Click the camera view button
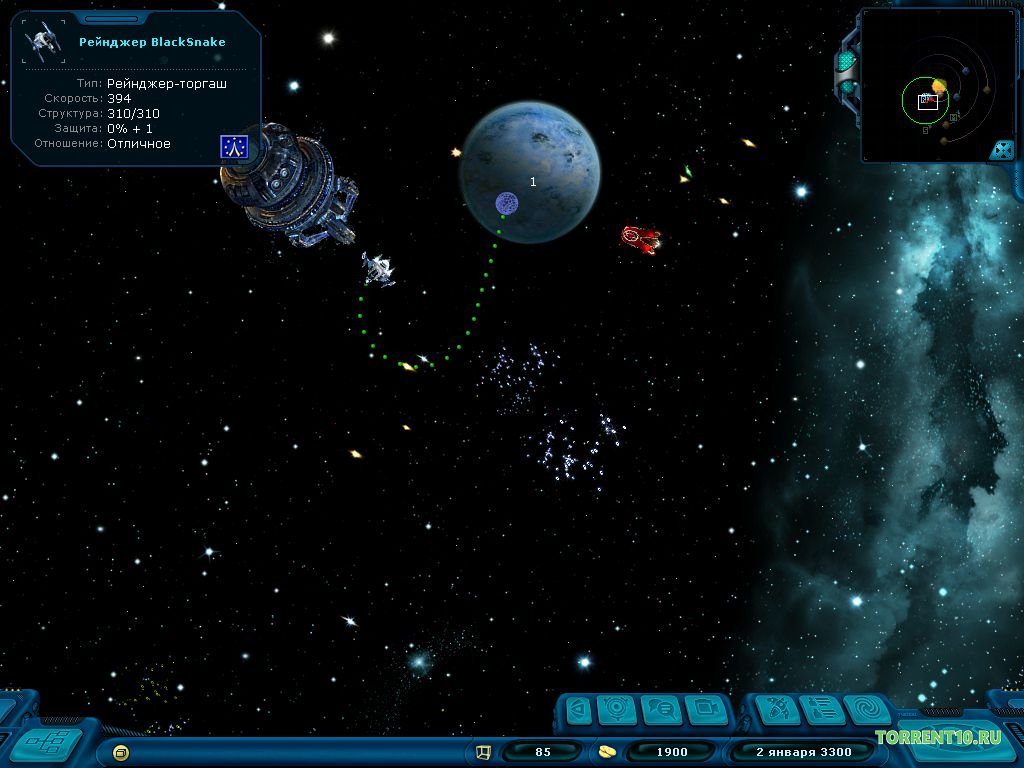The width and height of the screenshot is (1024, 768). pyautogui.click(x=706, y=709)
